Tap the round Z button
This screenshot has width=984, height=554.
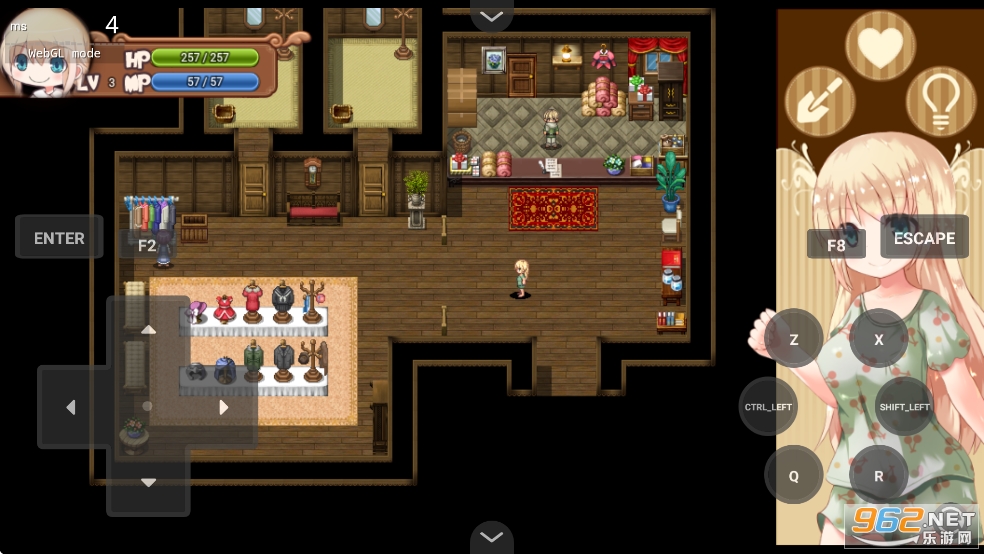pos(794,339)
